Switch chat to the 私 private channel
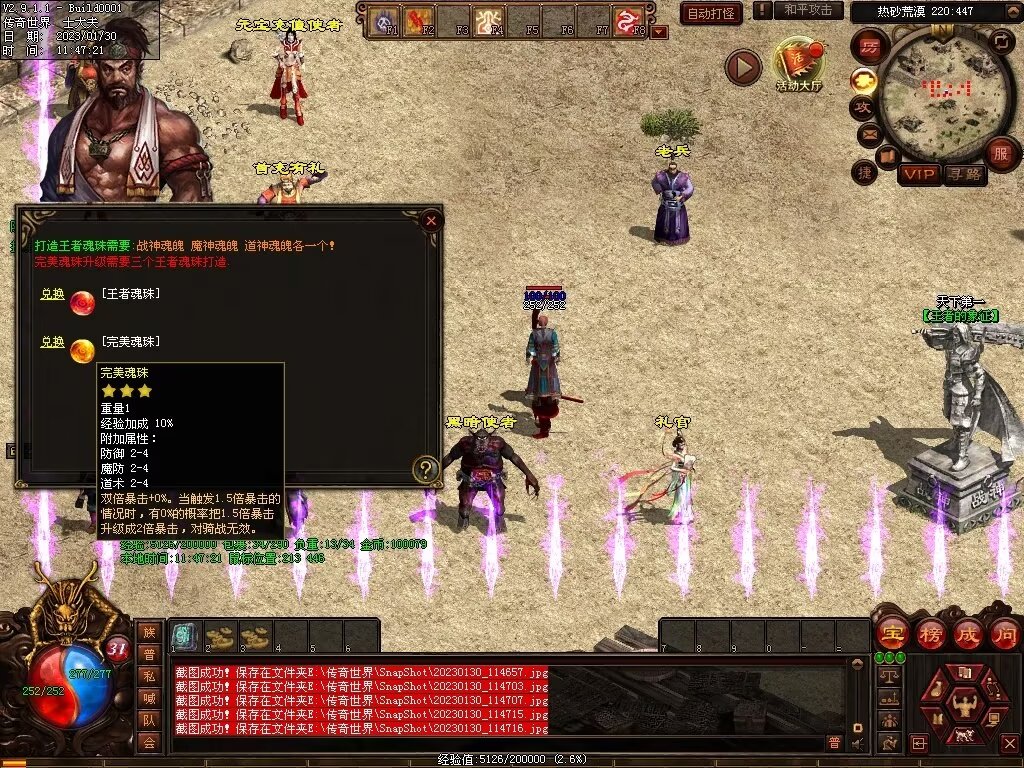The width and height of the screenshot is (1024, 768). (149, 676)
